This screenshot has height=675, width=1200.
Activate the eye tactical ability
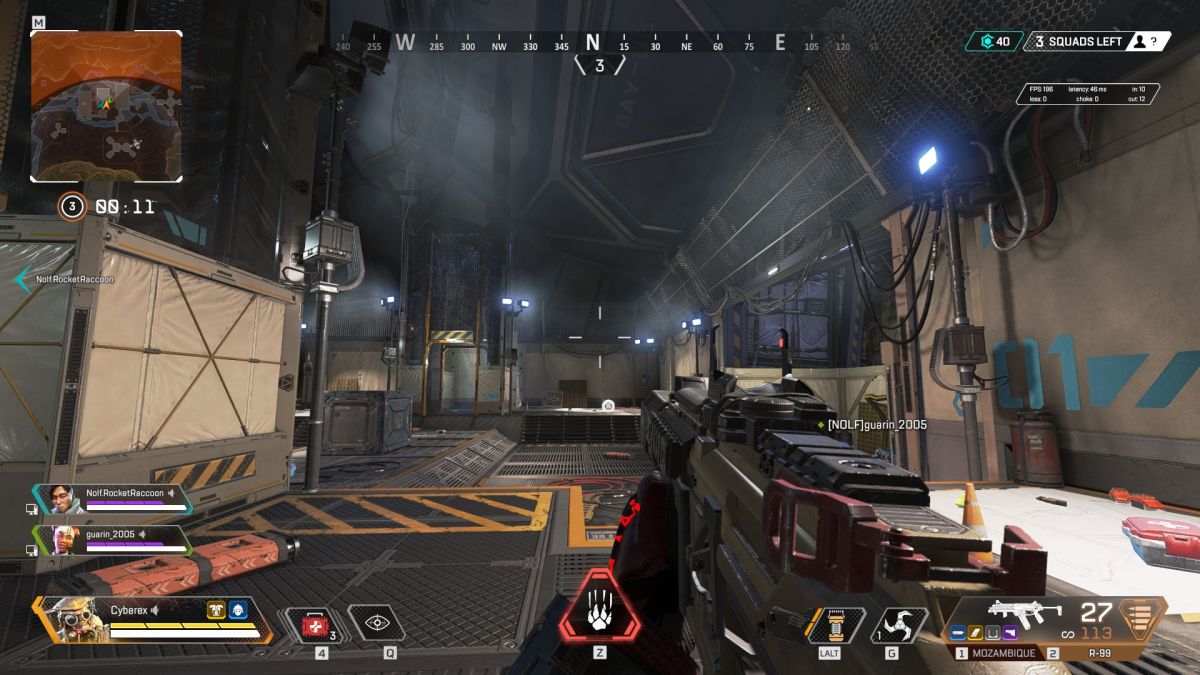pos(376,623)
